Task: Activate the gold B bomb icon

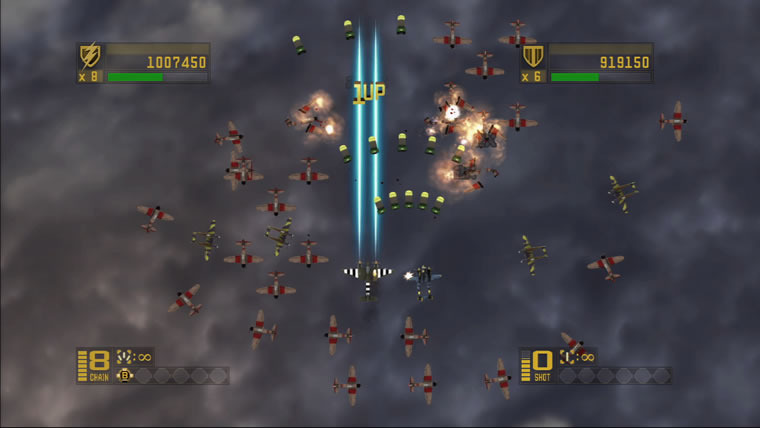Action: tap(125, 376)
